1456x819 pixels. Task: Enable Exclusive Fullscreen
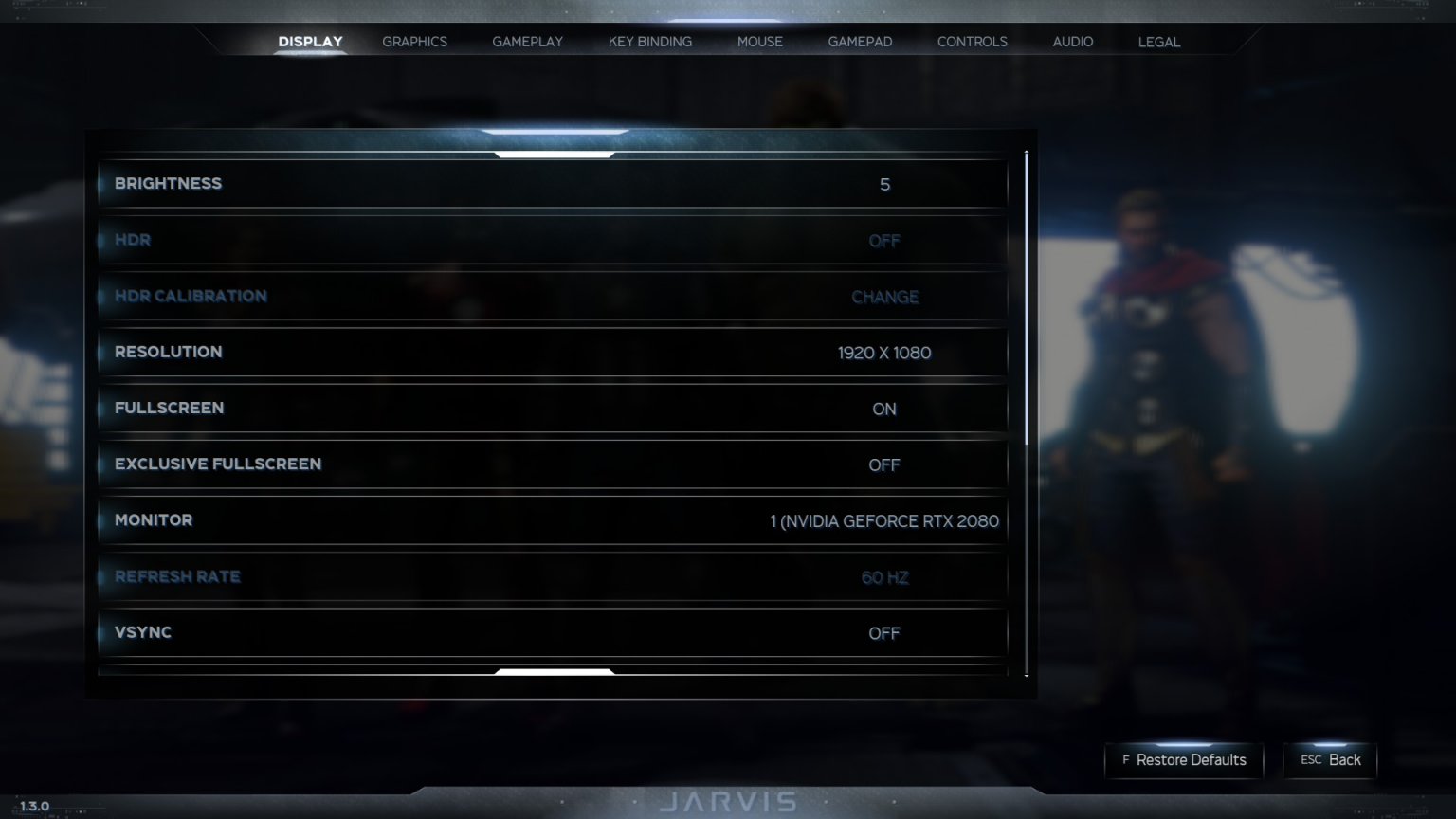[x=883, y=464]
